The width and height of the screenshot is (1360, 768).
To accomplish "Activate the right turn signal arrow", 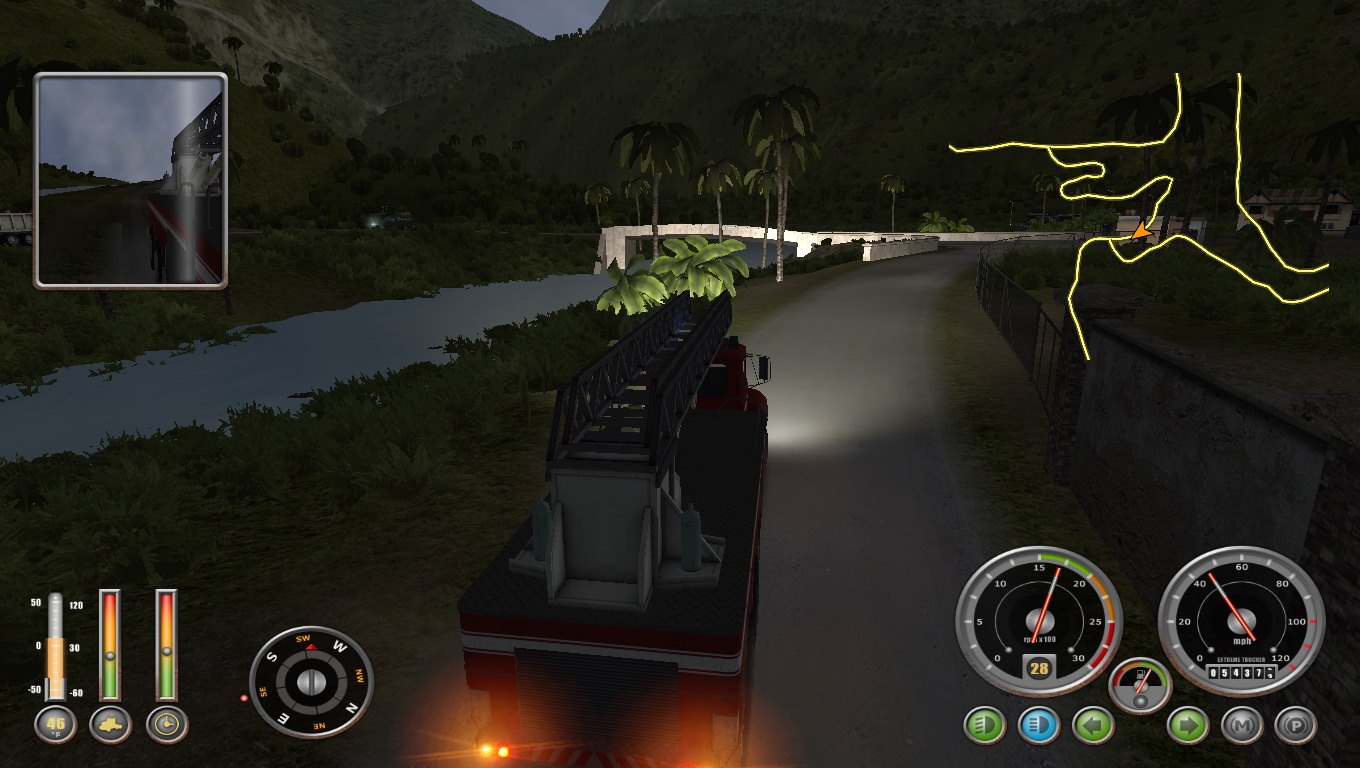I will [x=1188, y=725].
